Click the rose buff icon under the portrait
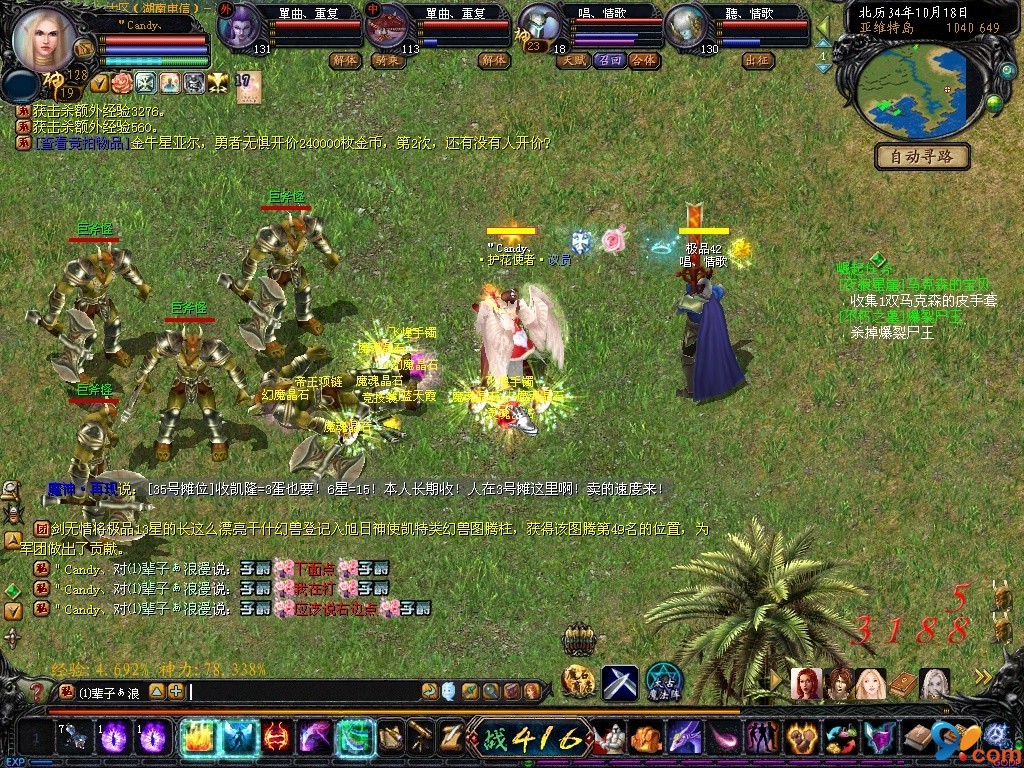The width and height of the screenshot is (1024, 768). 122,81
